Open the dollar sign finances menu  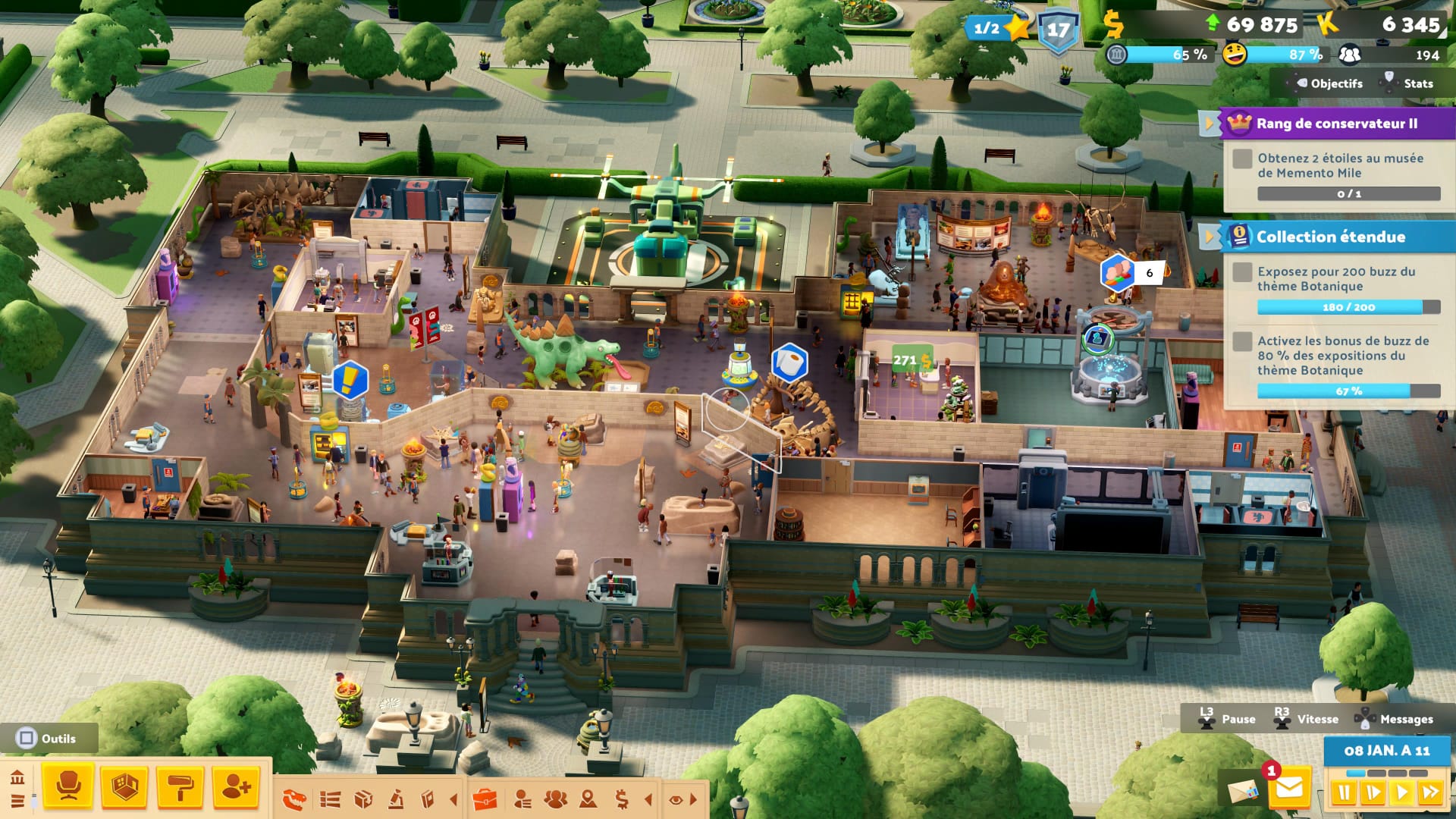point(622,799)
